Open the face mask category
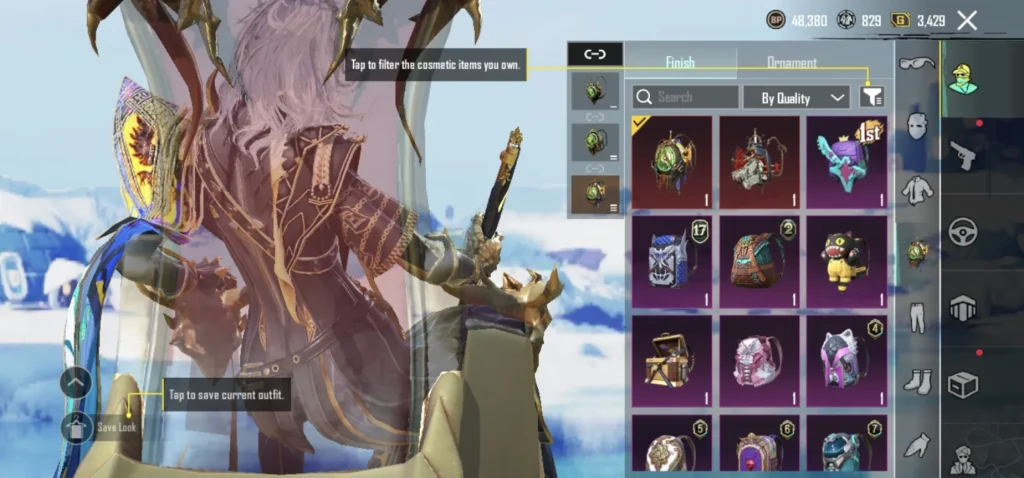Viewport: 1024px width, 478px height. [x=917, y=126]
